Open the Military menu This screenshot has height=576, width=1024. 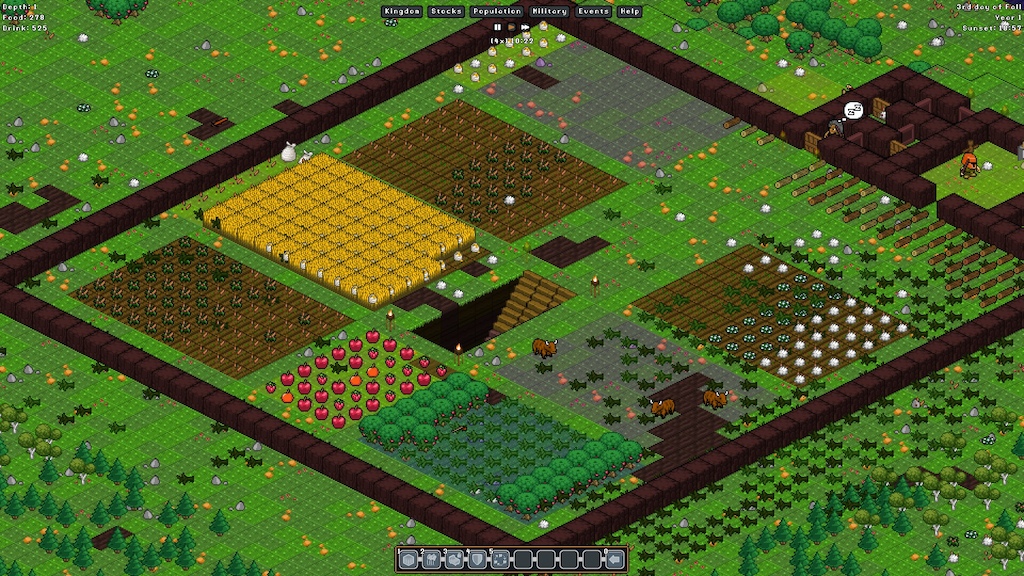pos(550,11)
